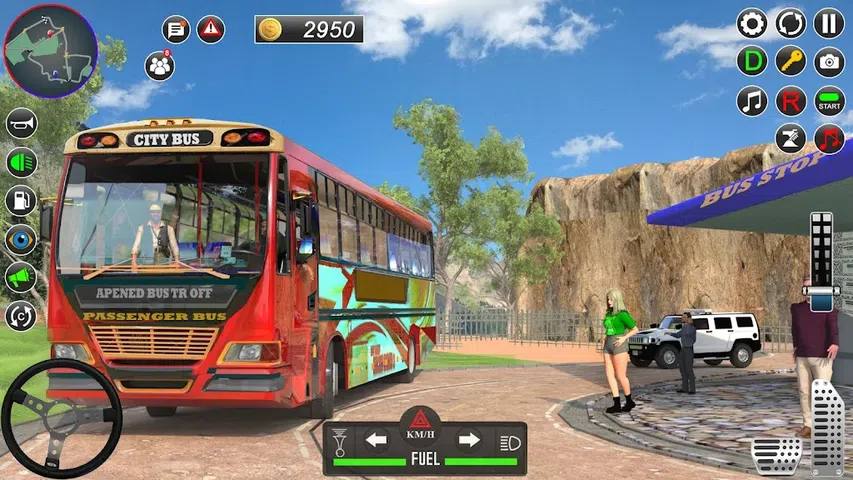Open the circular minimap
Viewport: 853px width, 480px height.
point(50,50)
